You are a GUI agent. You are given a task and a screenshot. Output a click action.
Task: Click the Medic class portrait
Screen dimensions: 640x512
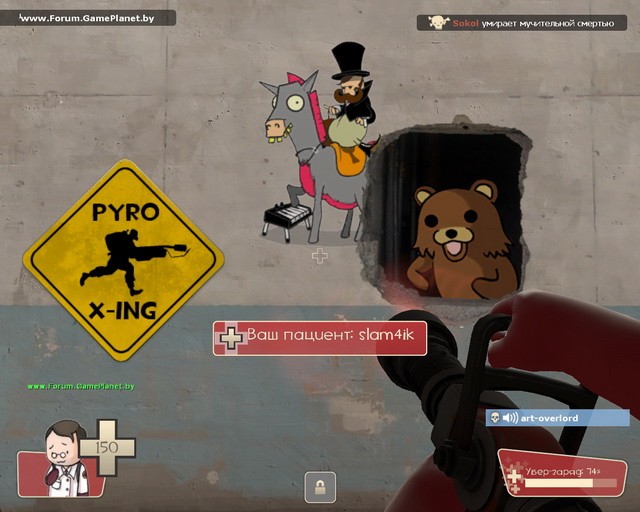pyautogui.click(x=64, y=458)
